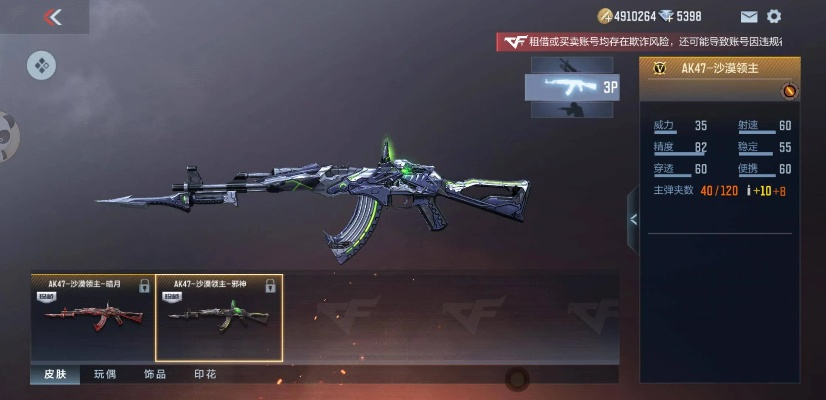This screenshot has height=400, width=826.
Task: Click the diamond currency icon
Action: 667,16
